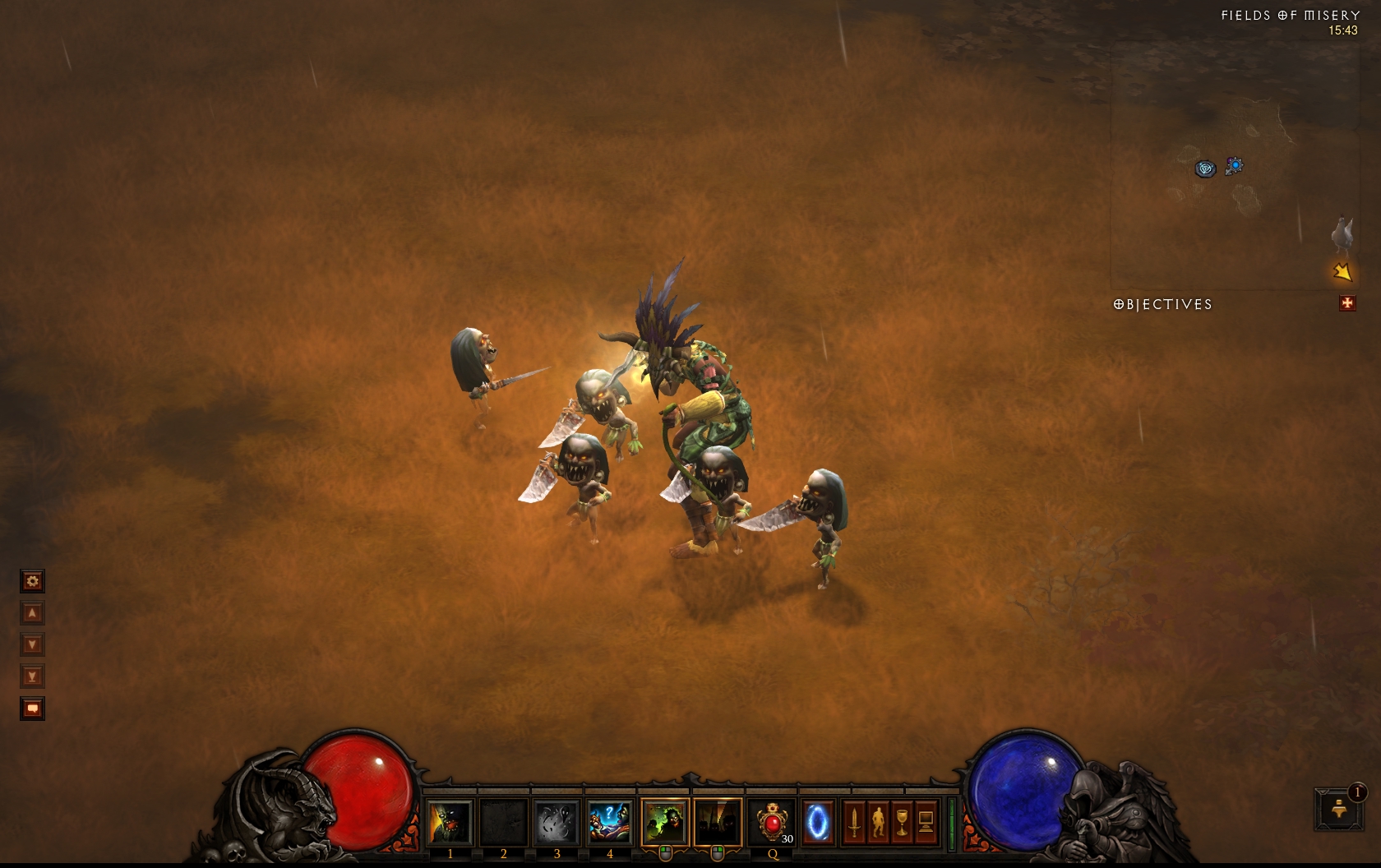Toggle the chat speech bubble button
Image resolution: width=1381 pixels, height=868 pixels.
tap(32, 709)
